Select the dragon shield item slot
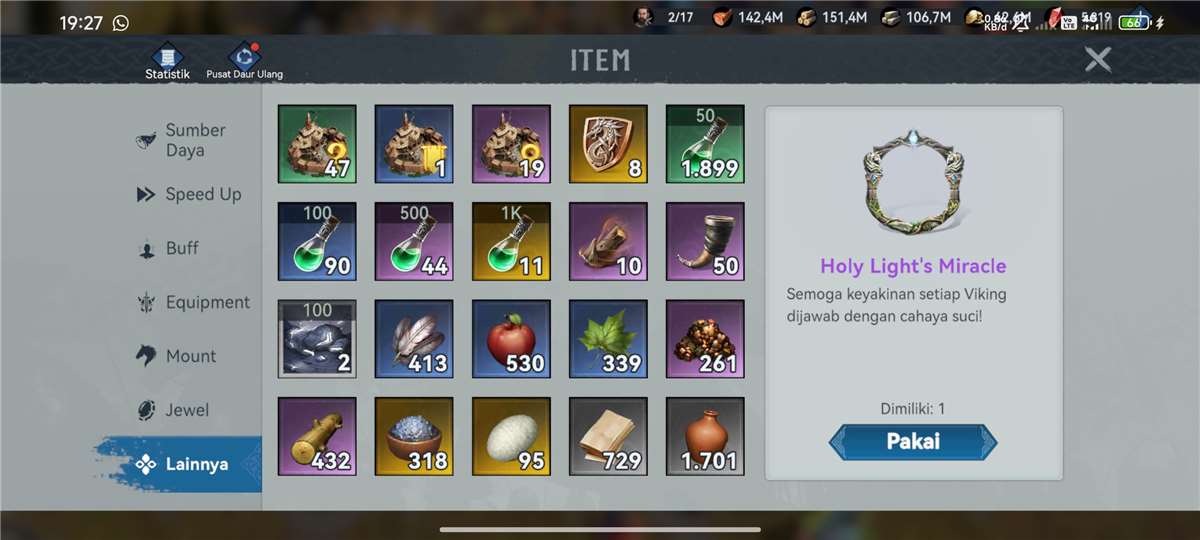The height and width of the screenshot is (540, 1200). [608, 144]
